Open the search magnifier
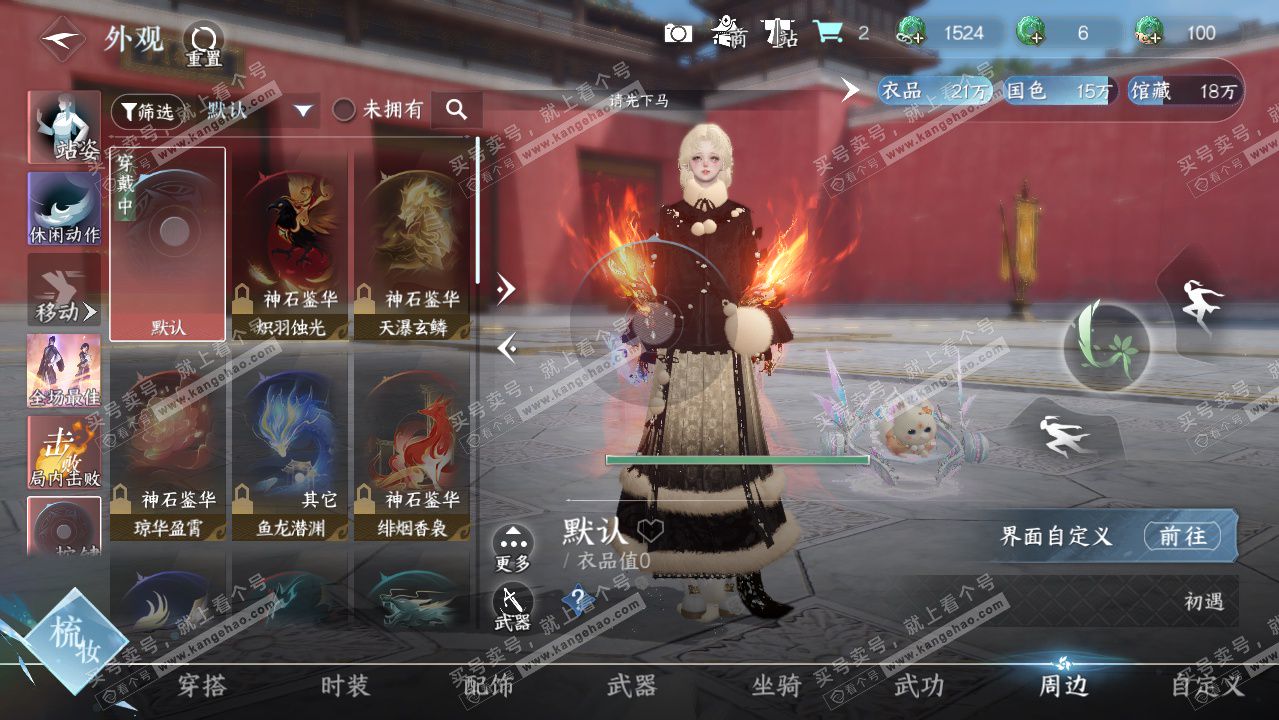1279x720 pixels. pyautogui.click(x=457, y=110)
